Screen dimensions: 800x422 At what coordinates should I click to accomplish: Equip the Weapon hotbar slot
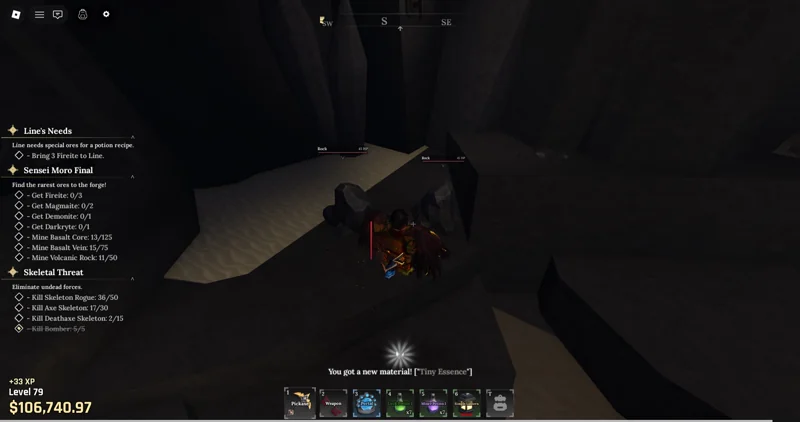[x=333, y=403]
